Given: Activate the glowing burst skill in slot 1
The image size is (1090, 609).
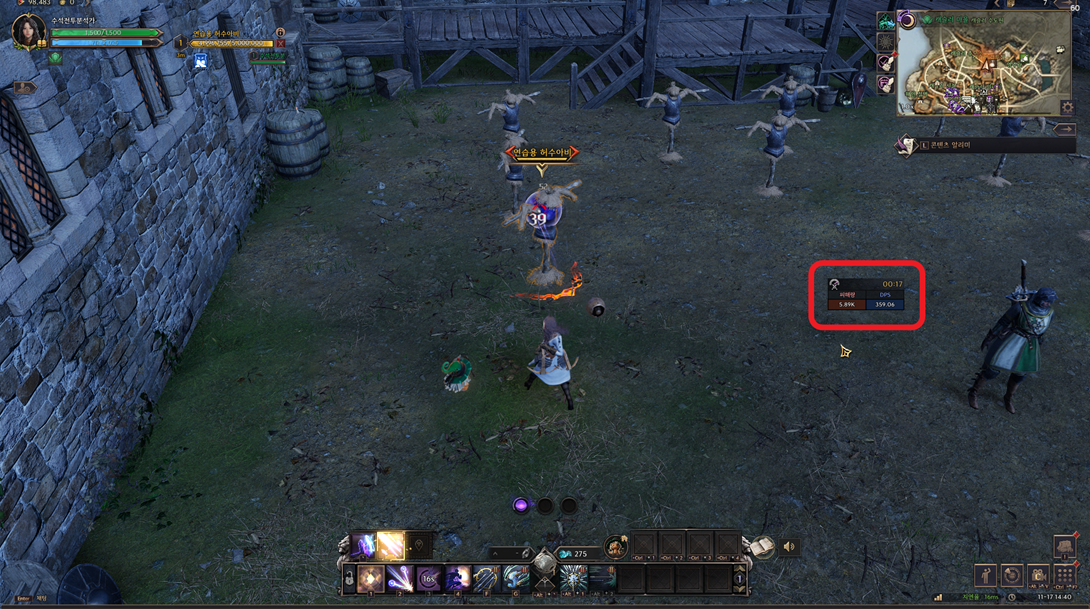Looking at the screenshot, I should coord(371,578).
